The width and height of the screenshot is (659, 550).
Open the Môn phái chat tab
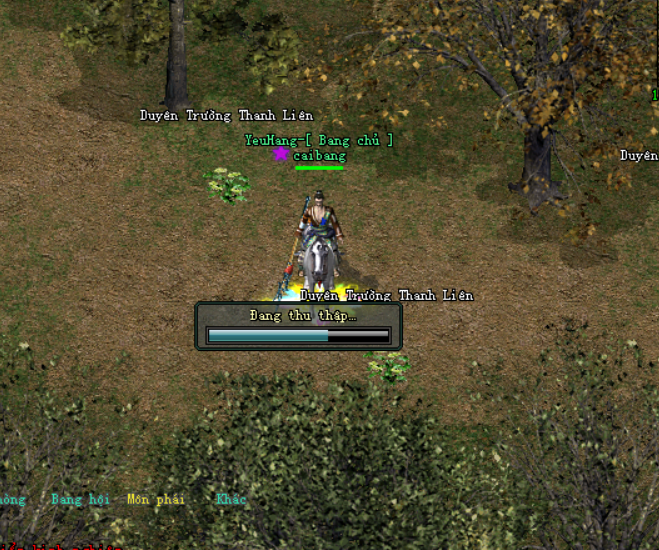point(156,499)
